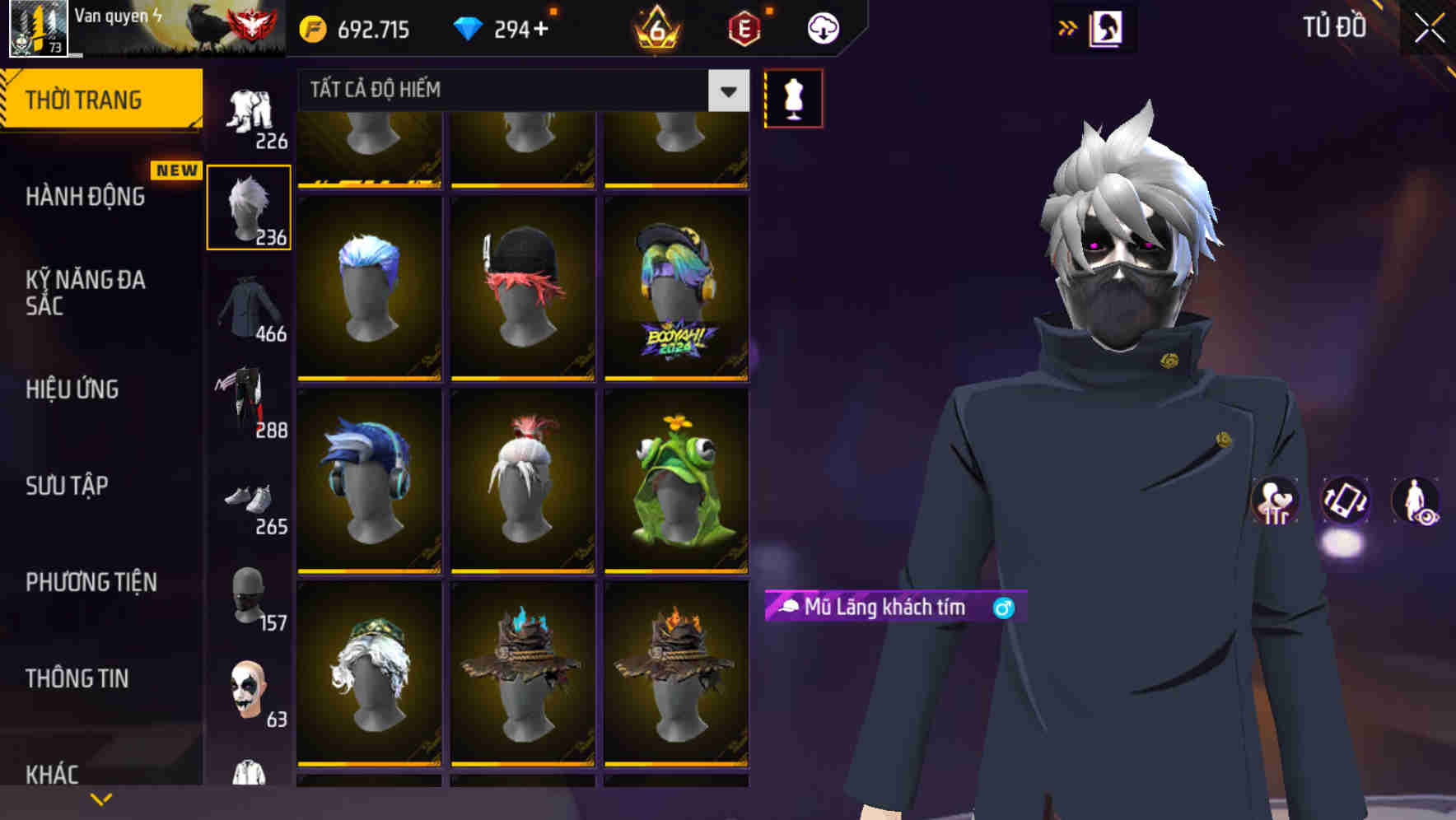Toggle the favorite heart icon near the character

[1276, 502]
